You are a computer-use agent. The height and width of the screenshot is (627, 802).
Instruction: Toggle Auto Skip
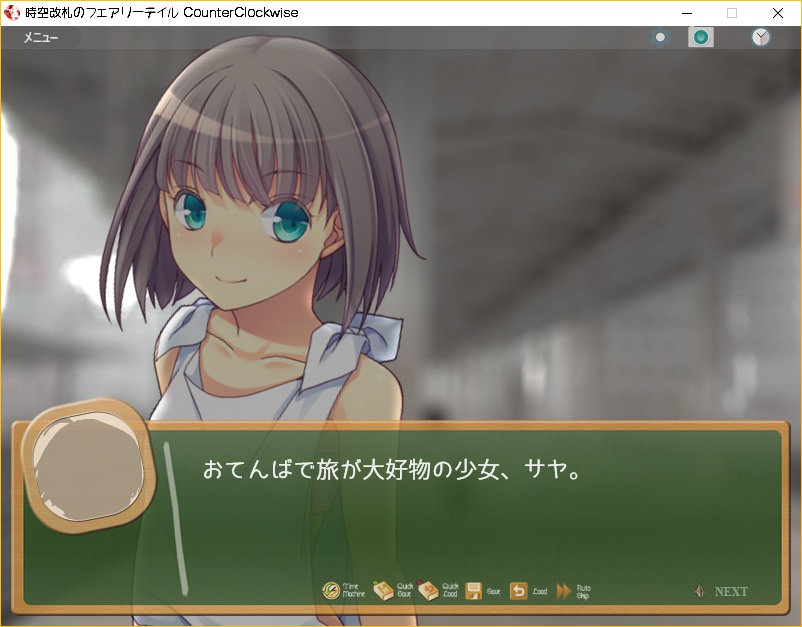click(573, 591)
